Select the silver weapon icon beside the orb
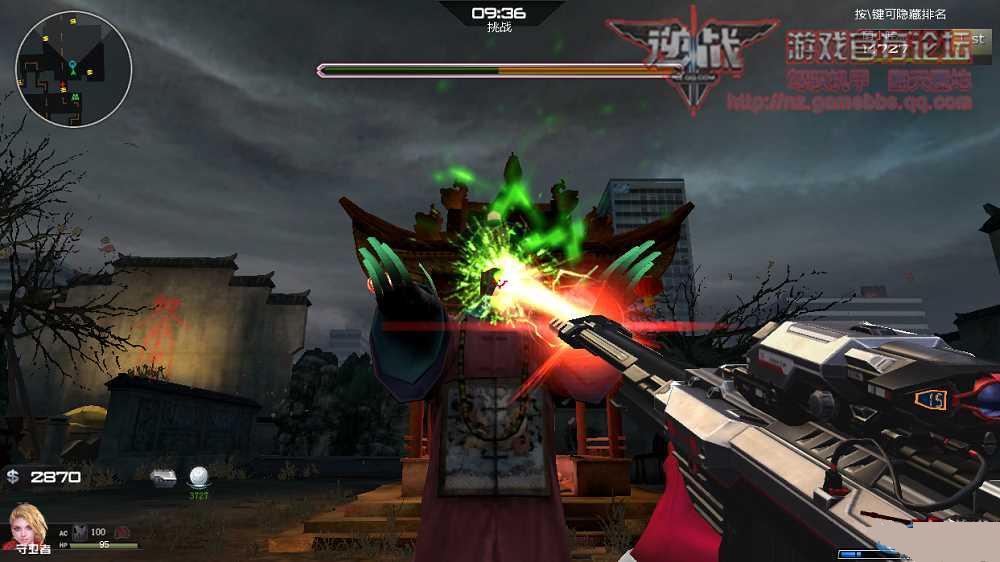This screenshot has width=1000, height=562. [164, 478]
